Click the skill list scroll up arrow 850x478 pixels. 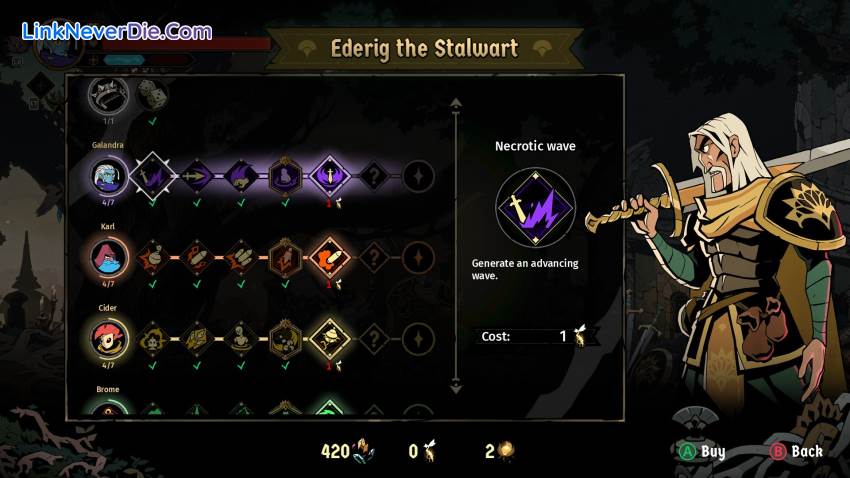tap(456, 103)
